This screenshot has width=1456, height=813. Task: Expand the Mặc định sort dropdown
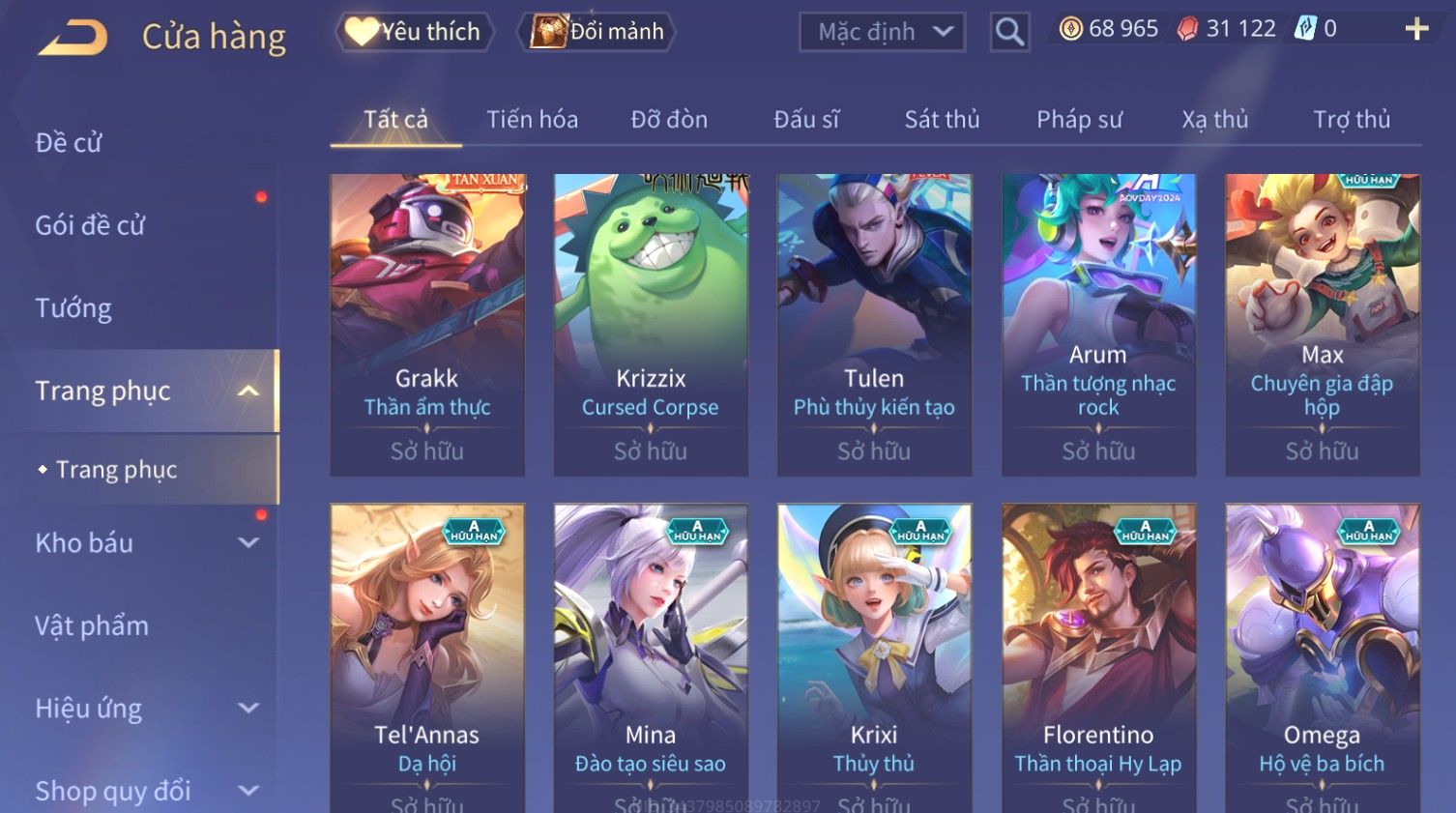pyautogui.click(x=882, y=32)
